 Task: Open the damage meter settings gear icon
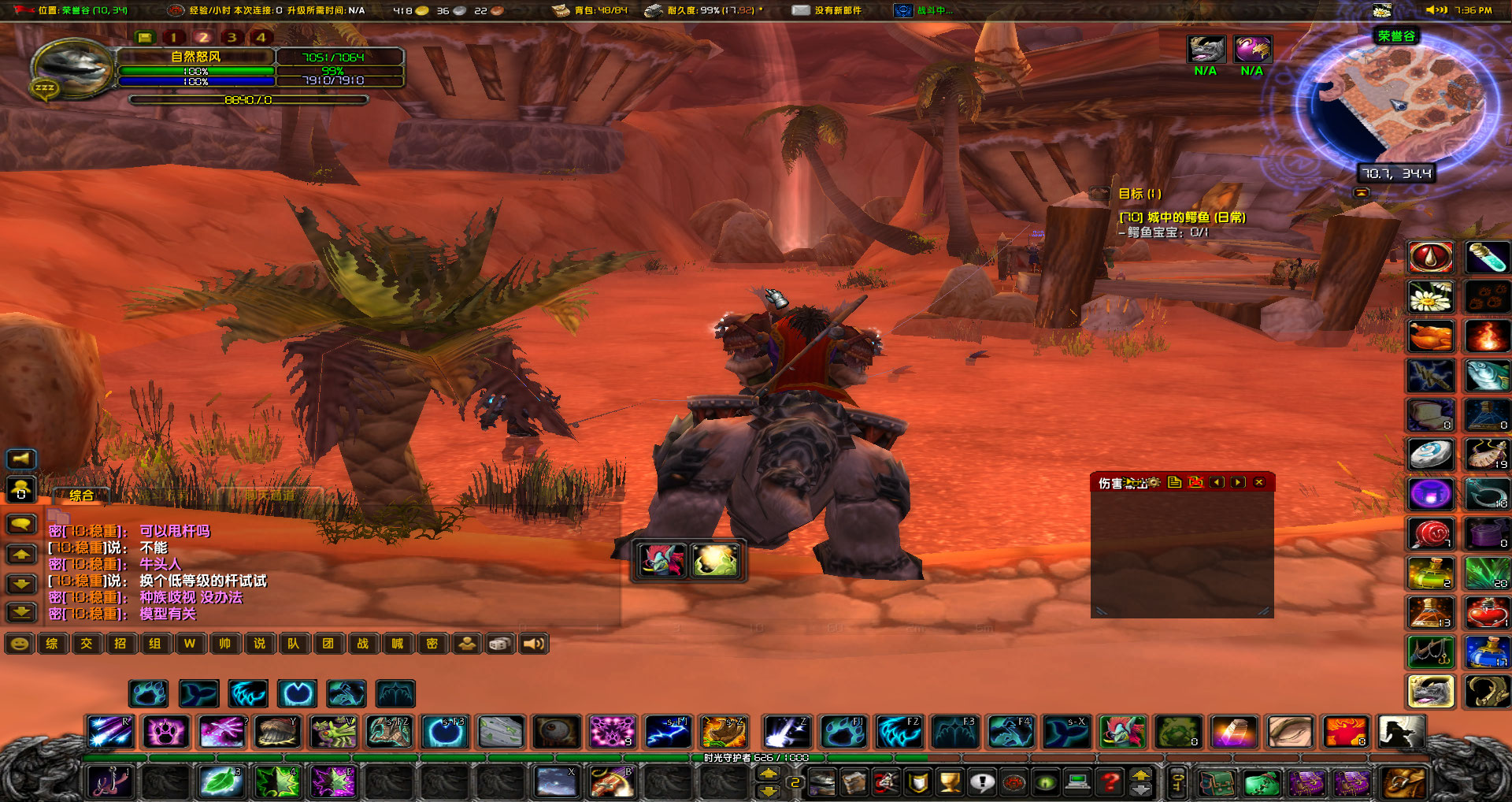point(1154,483)
